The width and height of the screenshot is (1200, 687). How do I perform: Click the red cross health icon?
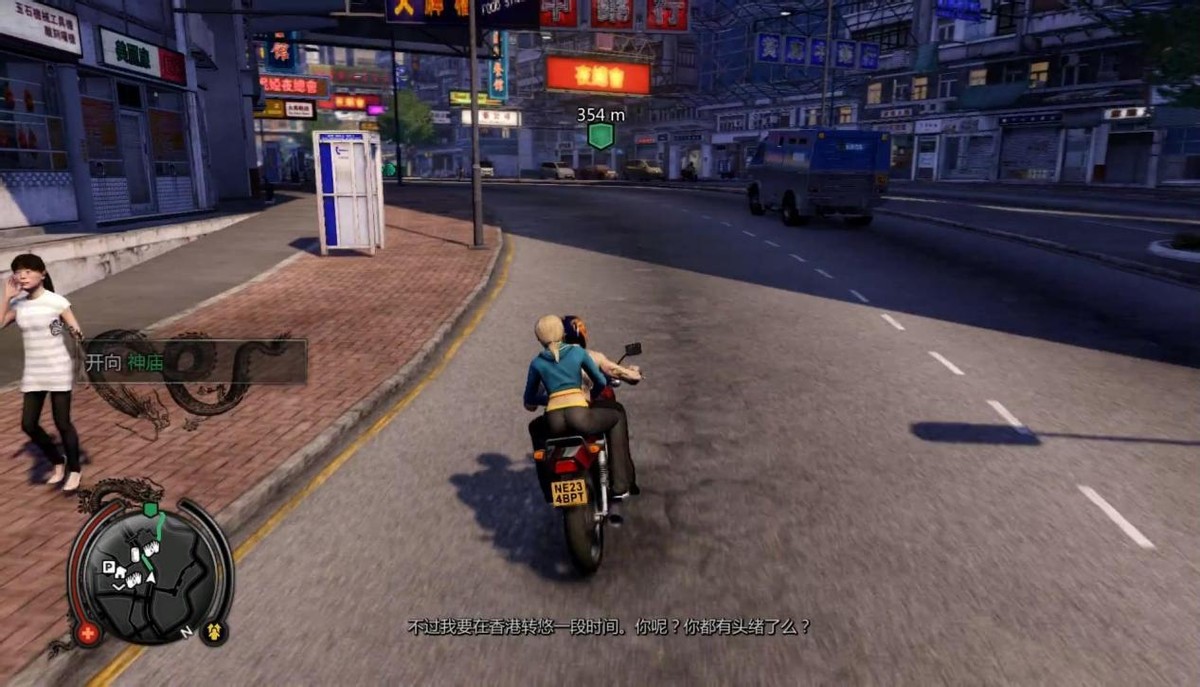[88, 633]
